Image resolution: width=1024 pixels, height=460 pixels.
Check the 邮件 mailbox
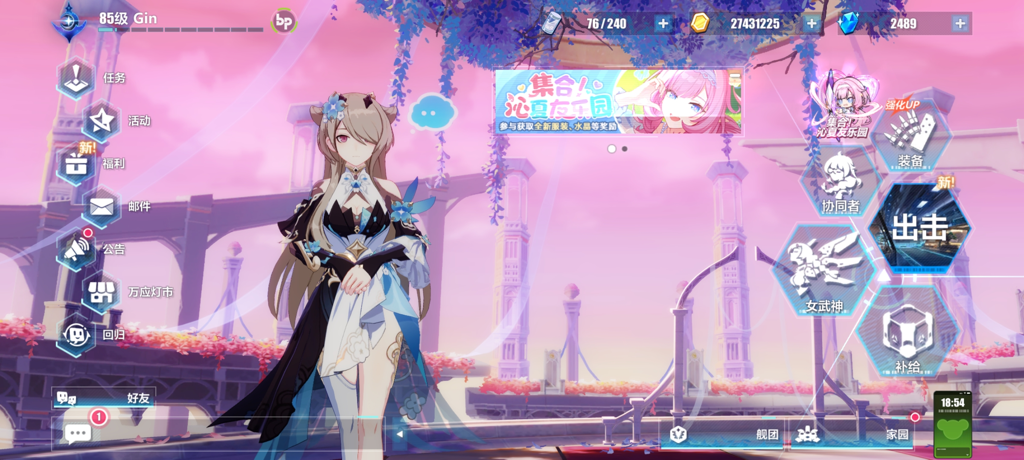tap(102, 207)
